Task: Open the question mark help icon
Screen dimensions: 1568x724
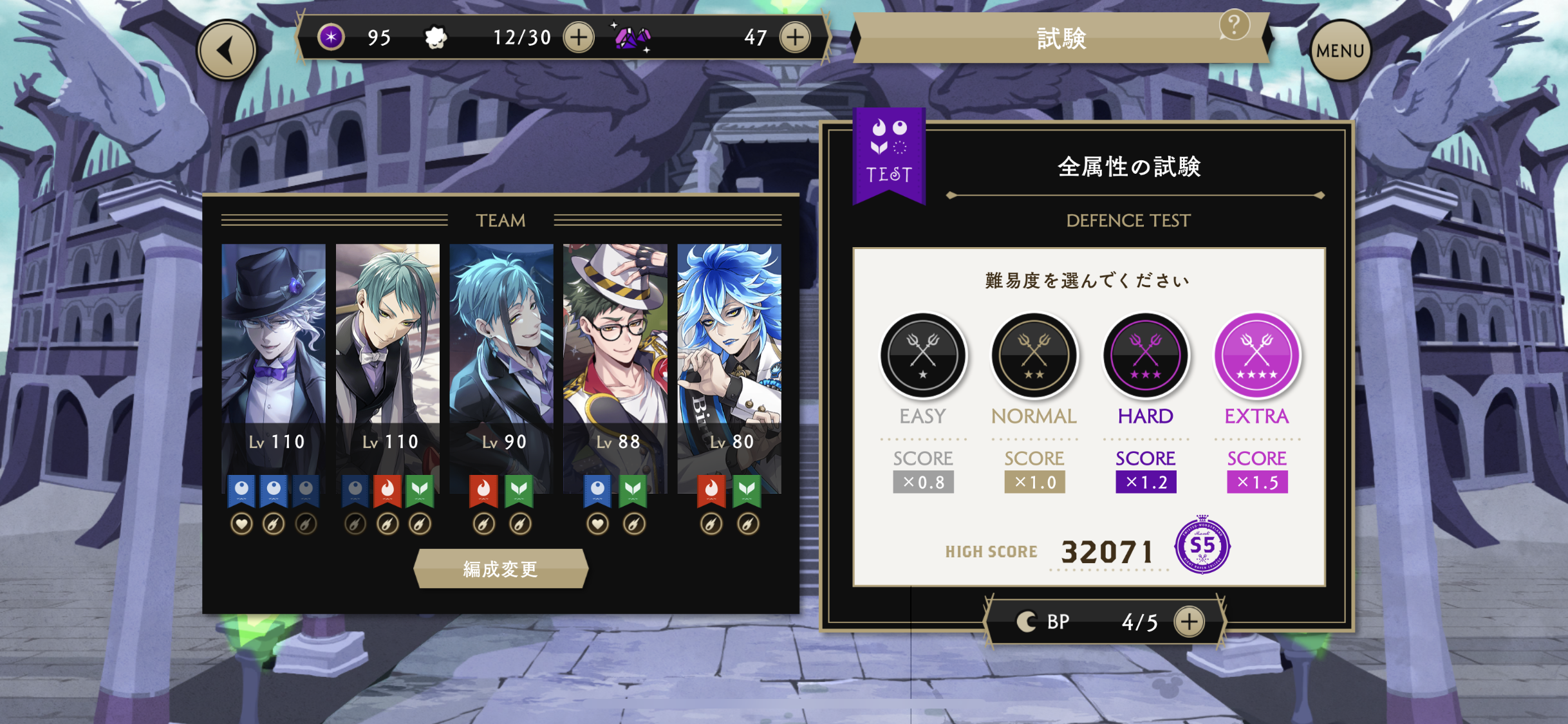Action: pos(1233,26)
